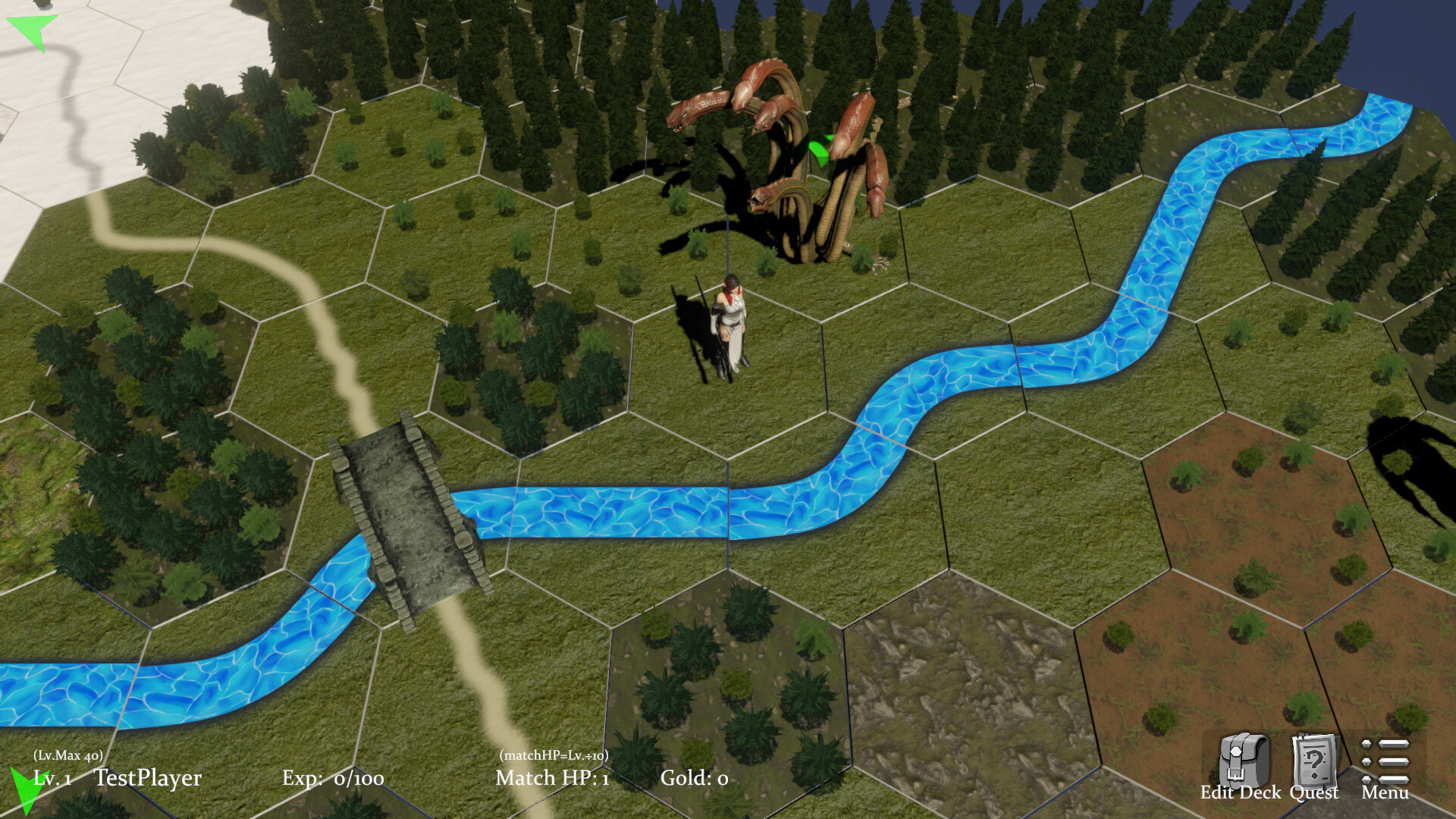Viewport: 1456px width, 819px height.
Task: Click the Lv. 1 level indicator
Action: (50, 778)
